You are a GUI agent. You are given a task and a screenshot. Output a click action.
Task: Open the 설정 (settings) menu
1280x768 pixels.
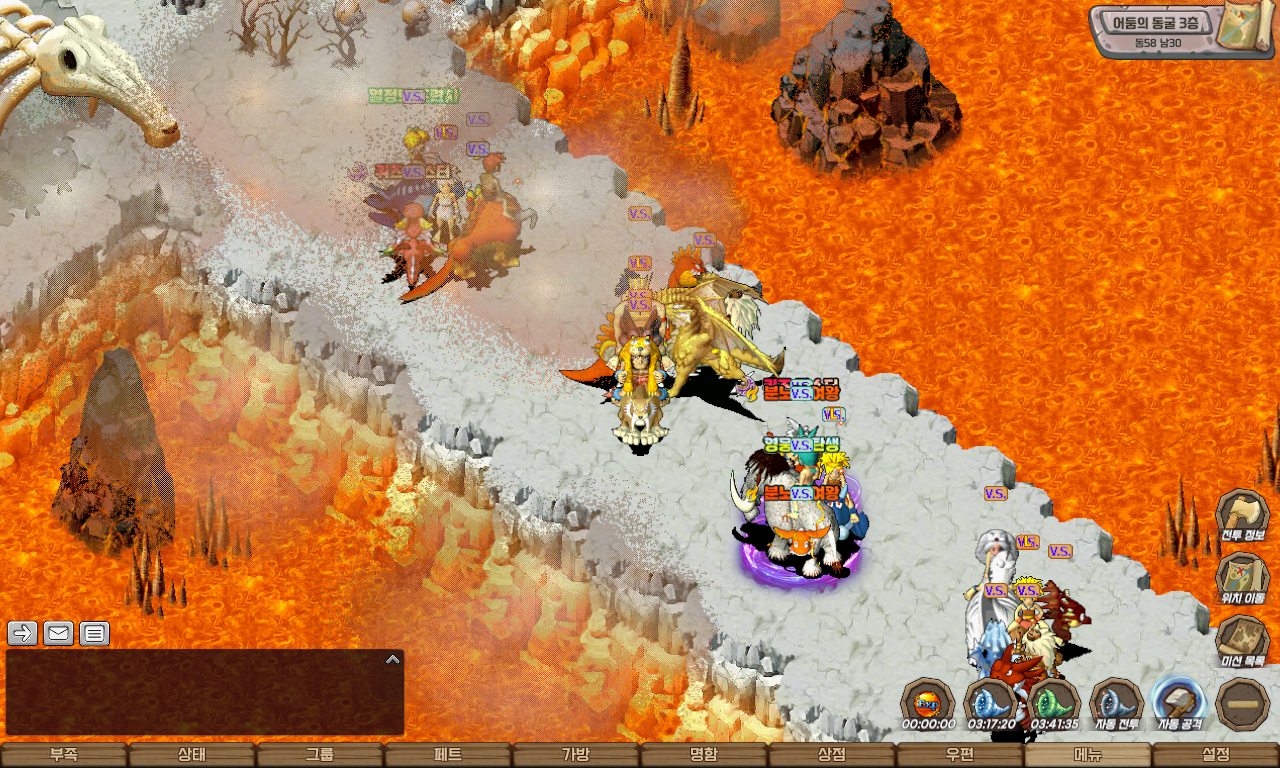click(x=1216, y=755)
